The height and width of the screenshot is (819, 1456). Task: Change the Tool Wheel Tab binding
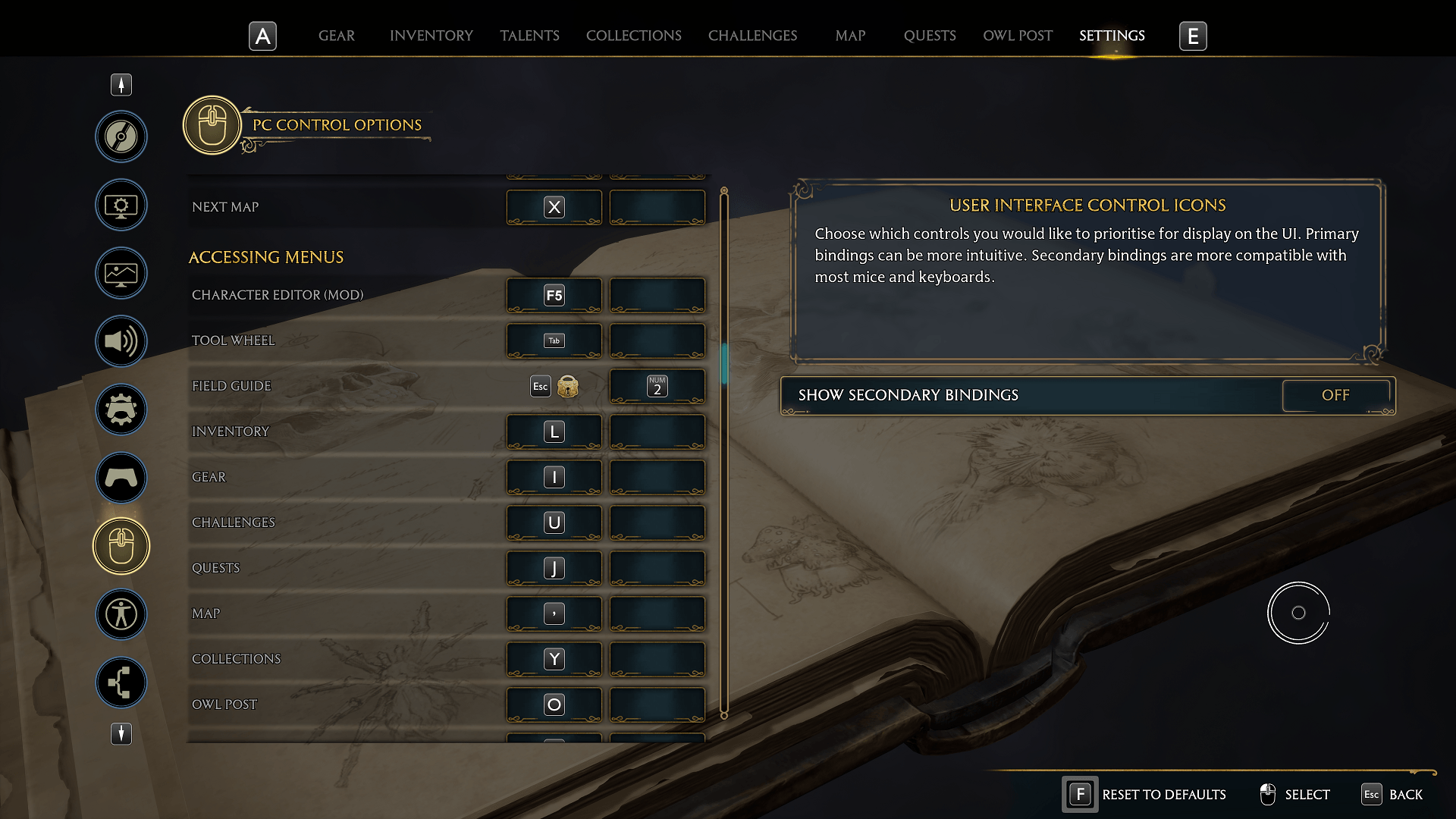click(554, 340)
